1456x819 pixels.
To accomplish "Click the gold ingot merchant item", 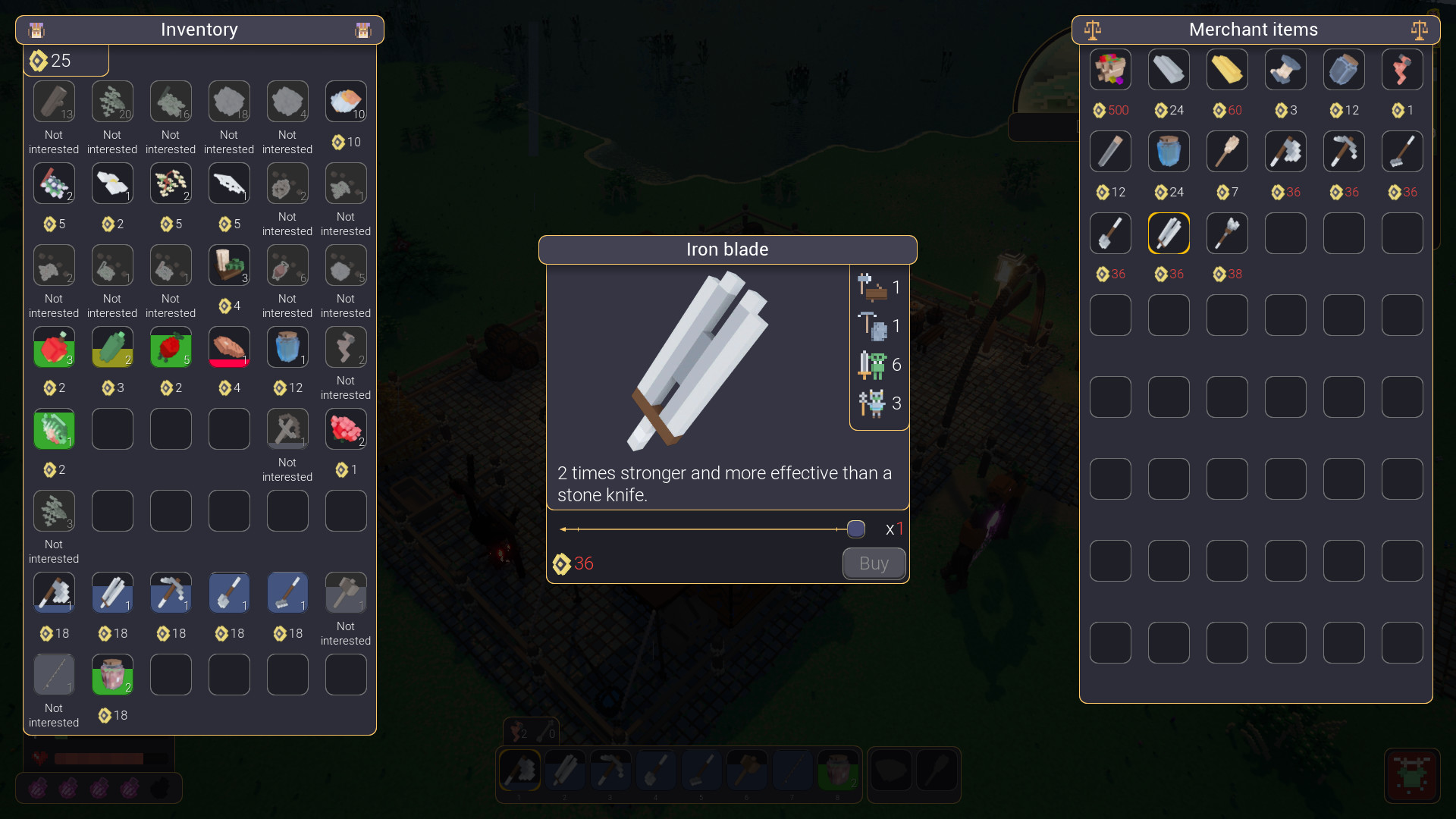I will coord(1226,70).
